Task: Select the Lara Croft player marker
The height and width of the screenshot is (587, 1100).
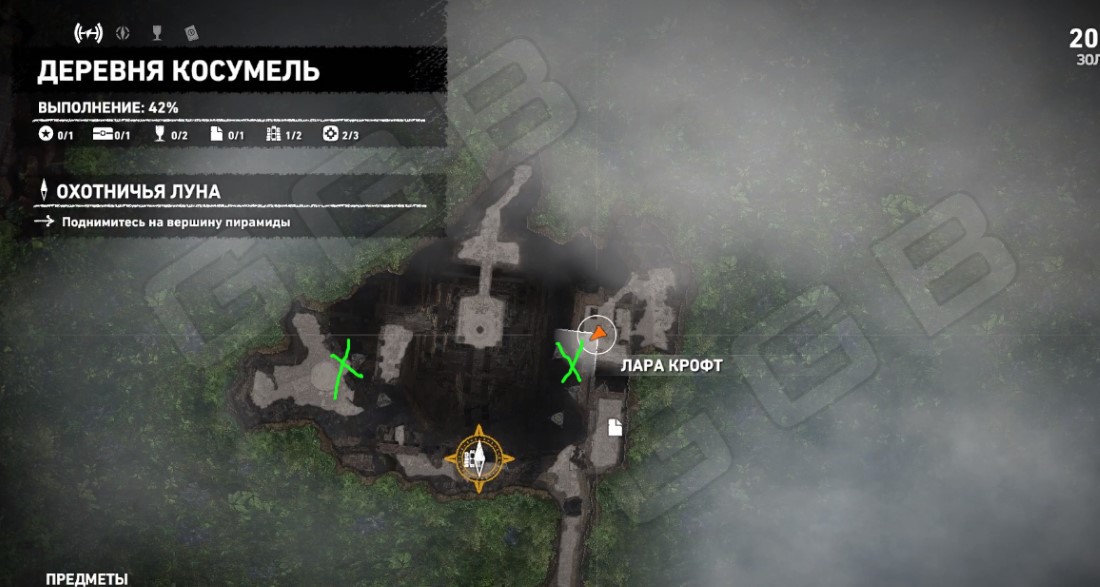Action: (x=597, y=335)
